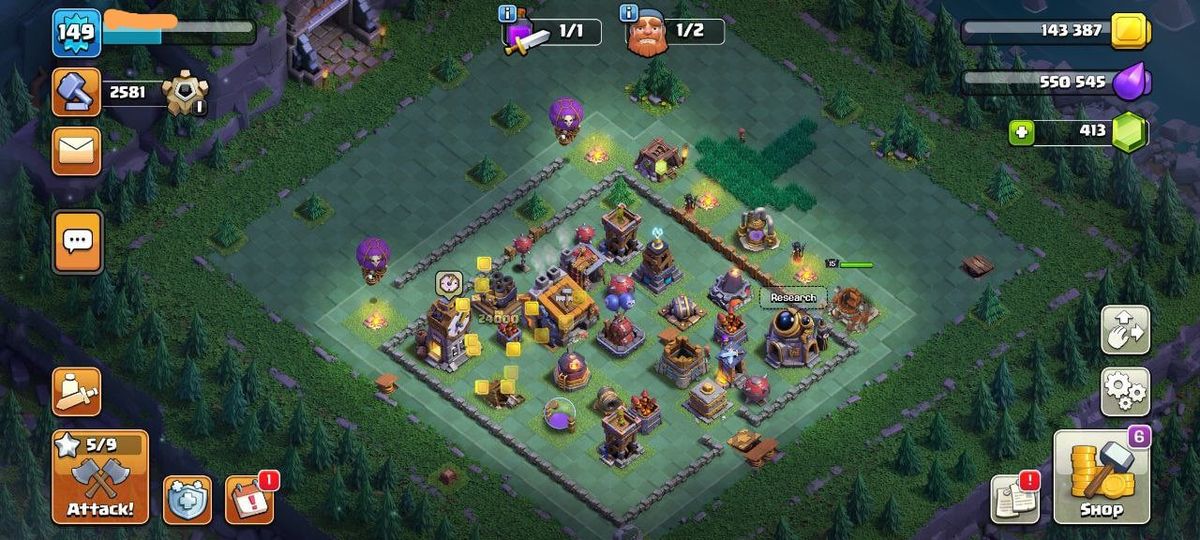Show the builder info button
Image resolution: width=1200 pixels, height=540 pixels.
[628, 13]
